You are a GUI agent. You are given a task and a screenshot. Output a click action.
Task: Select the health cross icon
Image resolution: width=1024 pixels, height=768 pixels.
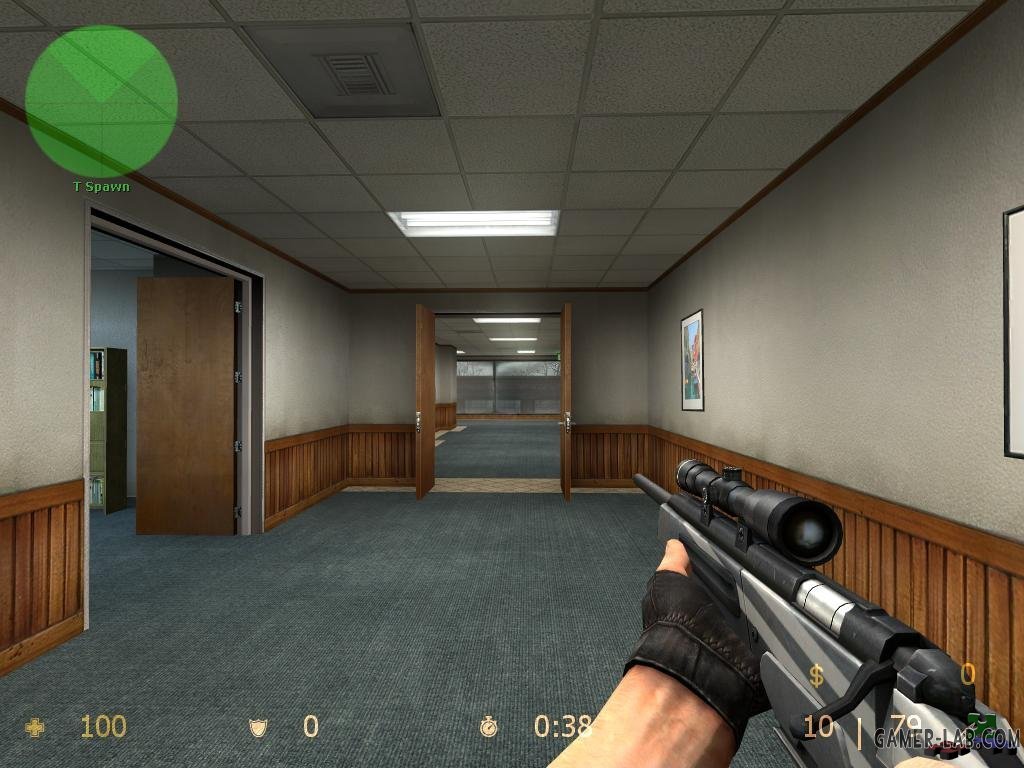[35, 727]
